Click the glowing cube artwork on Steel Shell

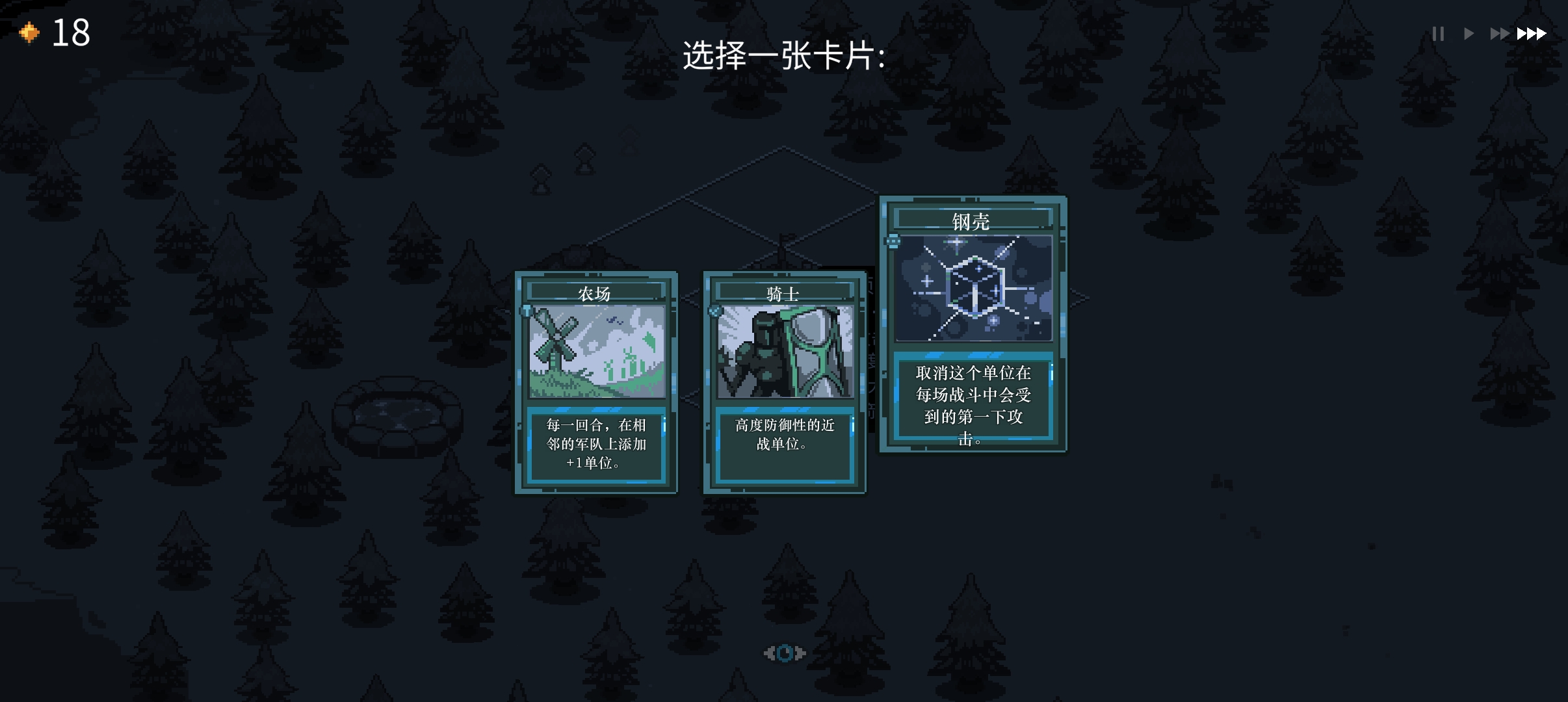click(974, 286)
